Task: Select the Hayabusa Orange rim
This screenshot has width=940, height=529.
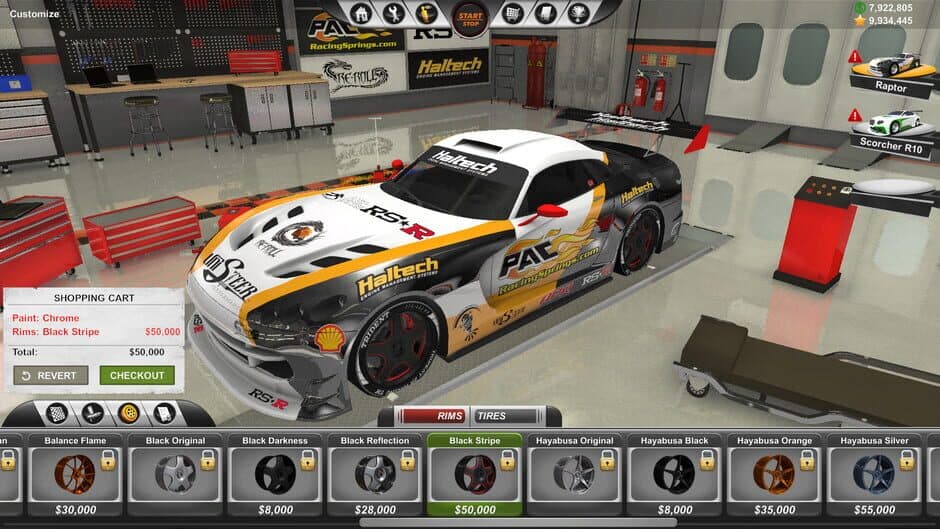Action: click(x=775, y=473)
